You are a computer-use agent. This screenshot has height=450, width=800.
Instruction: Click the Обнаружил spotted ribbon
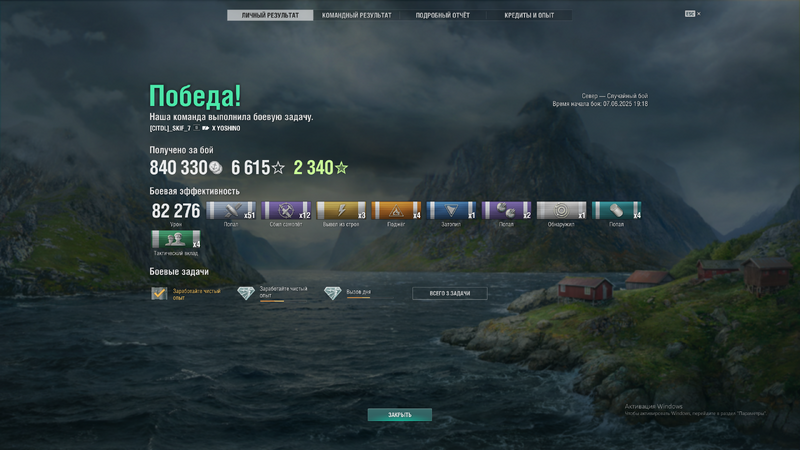pyautogui.click(x=561, y=211)
